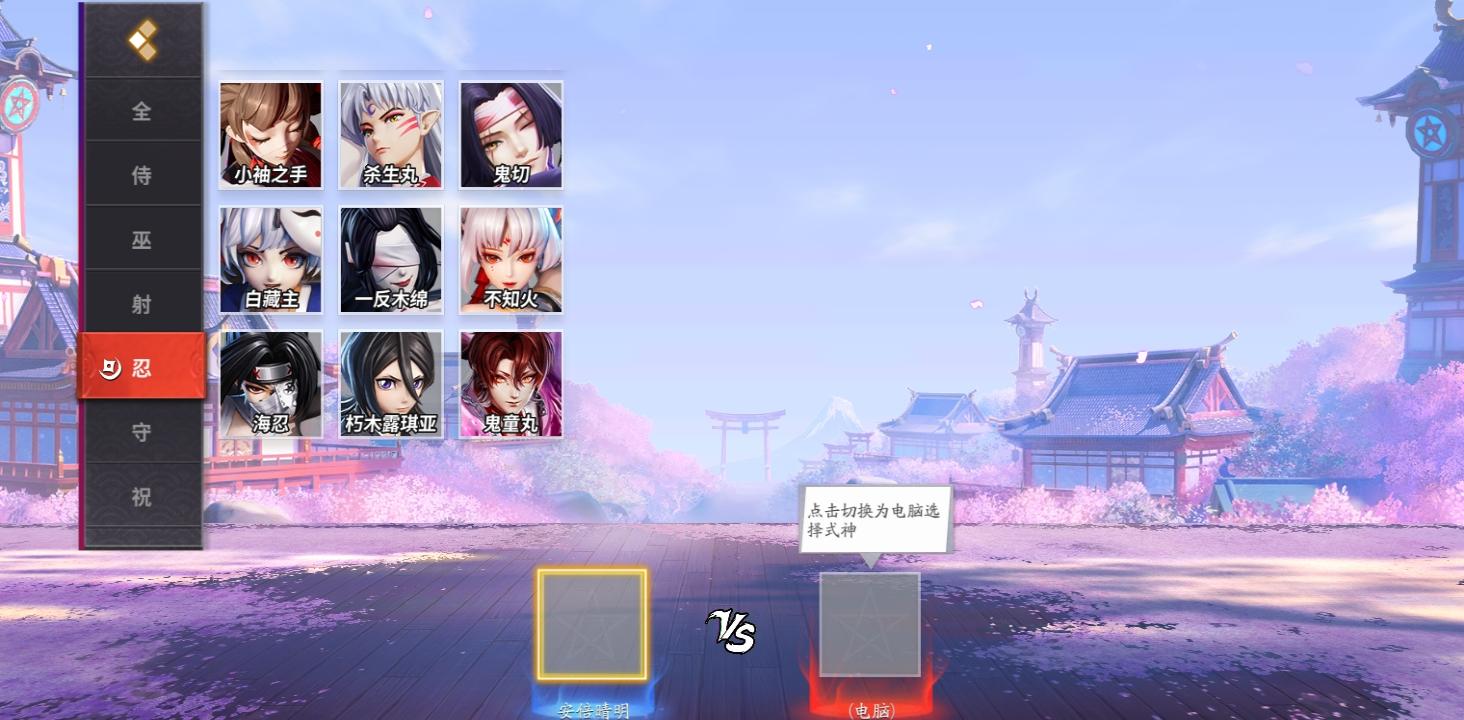
Task: Select the 一反木绵 portrait
Action: (390, 258)
